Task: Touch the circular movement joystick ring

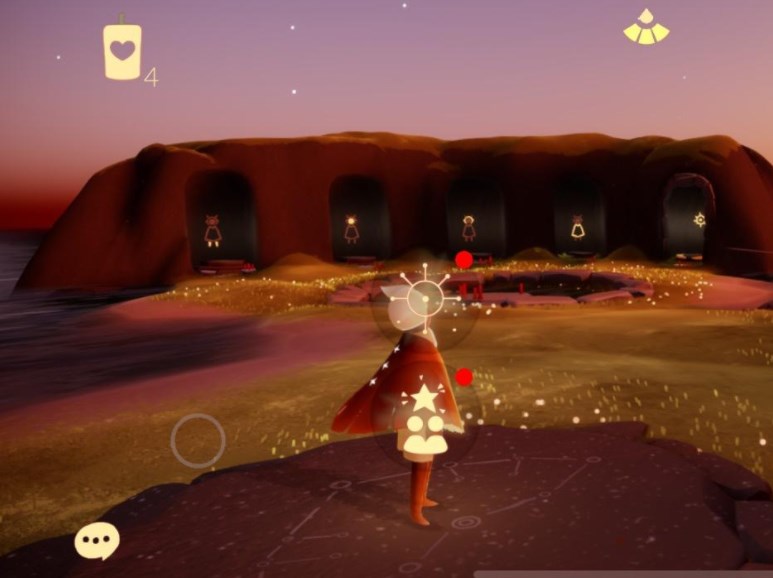Action: [198, 440]
